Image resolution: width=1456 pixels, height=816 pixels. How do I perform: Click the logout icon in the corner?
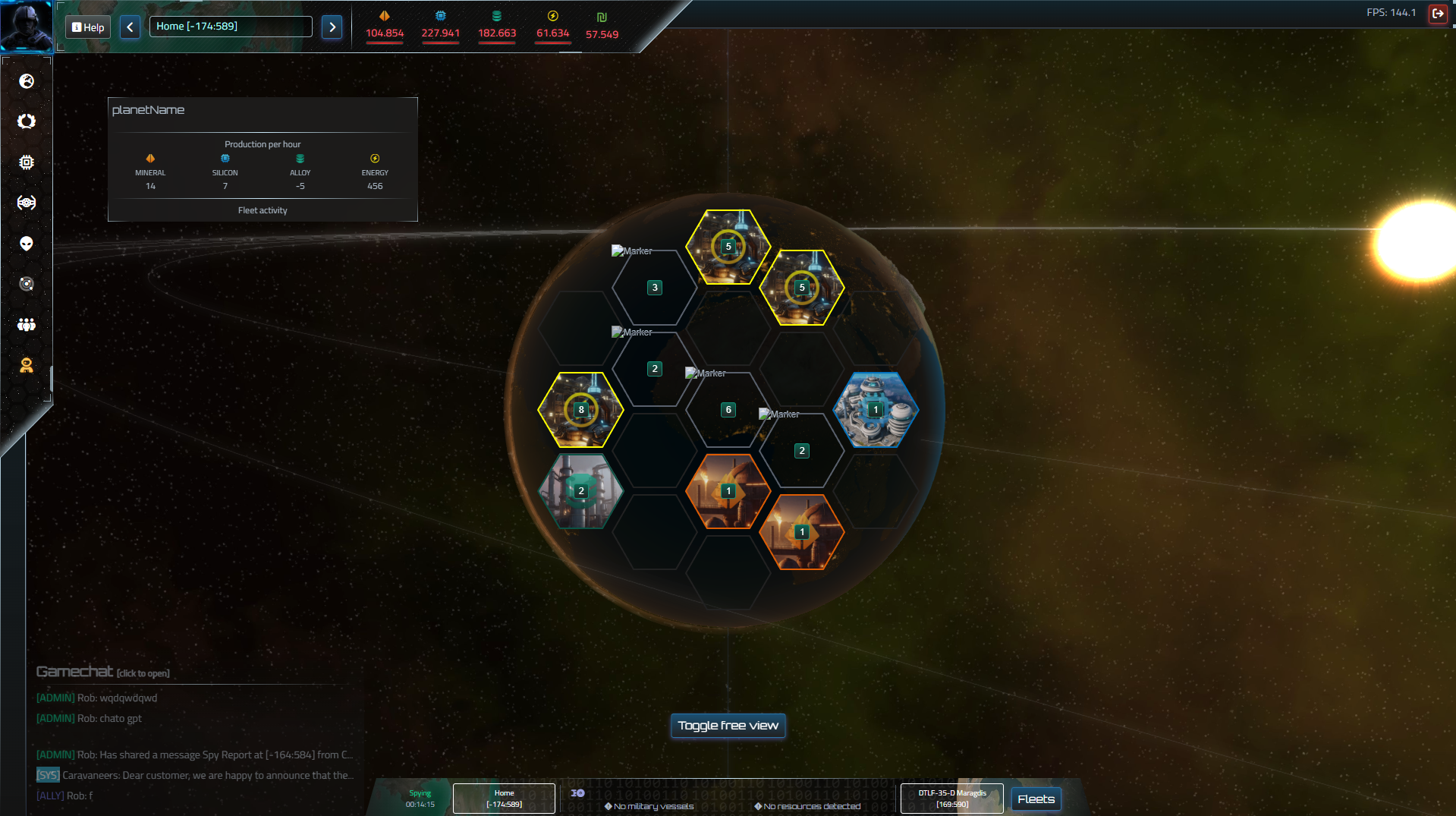[1437, 13]
